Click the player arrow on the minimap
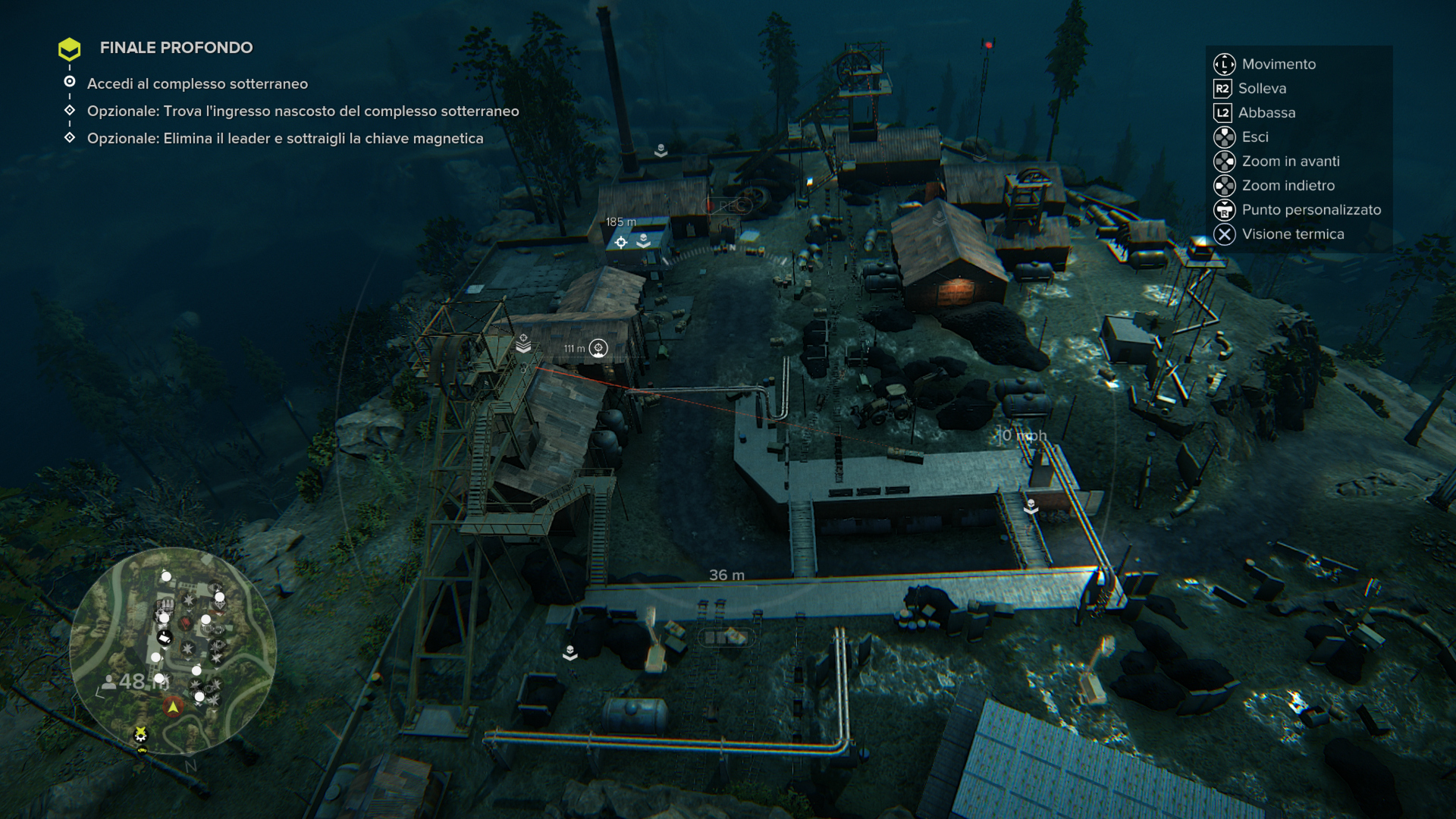Viewport: 1456px width, 819px height. [x=173, y=707]
